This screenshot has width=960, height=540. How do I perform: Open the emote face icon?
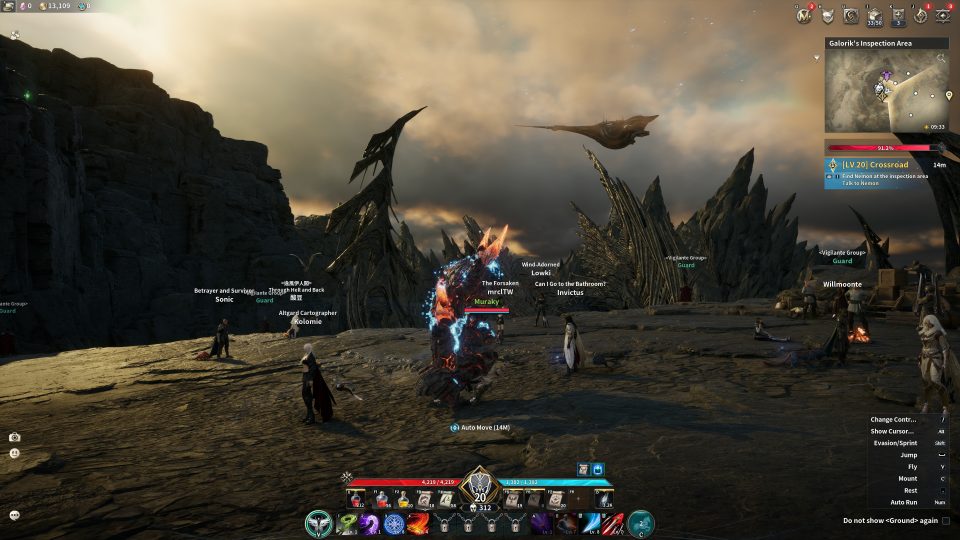pos(15,453)
